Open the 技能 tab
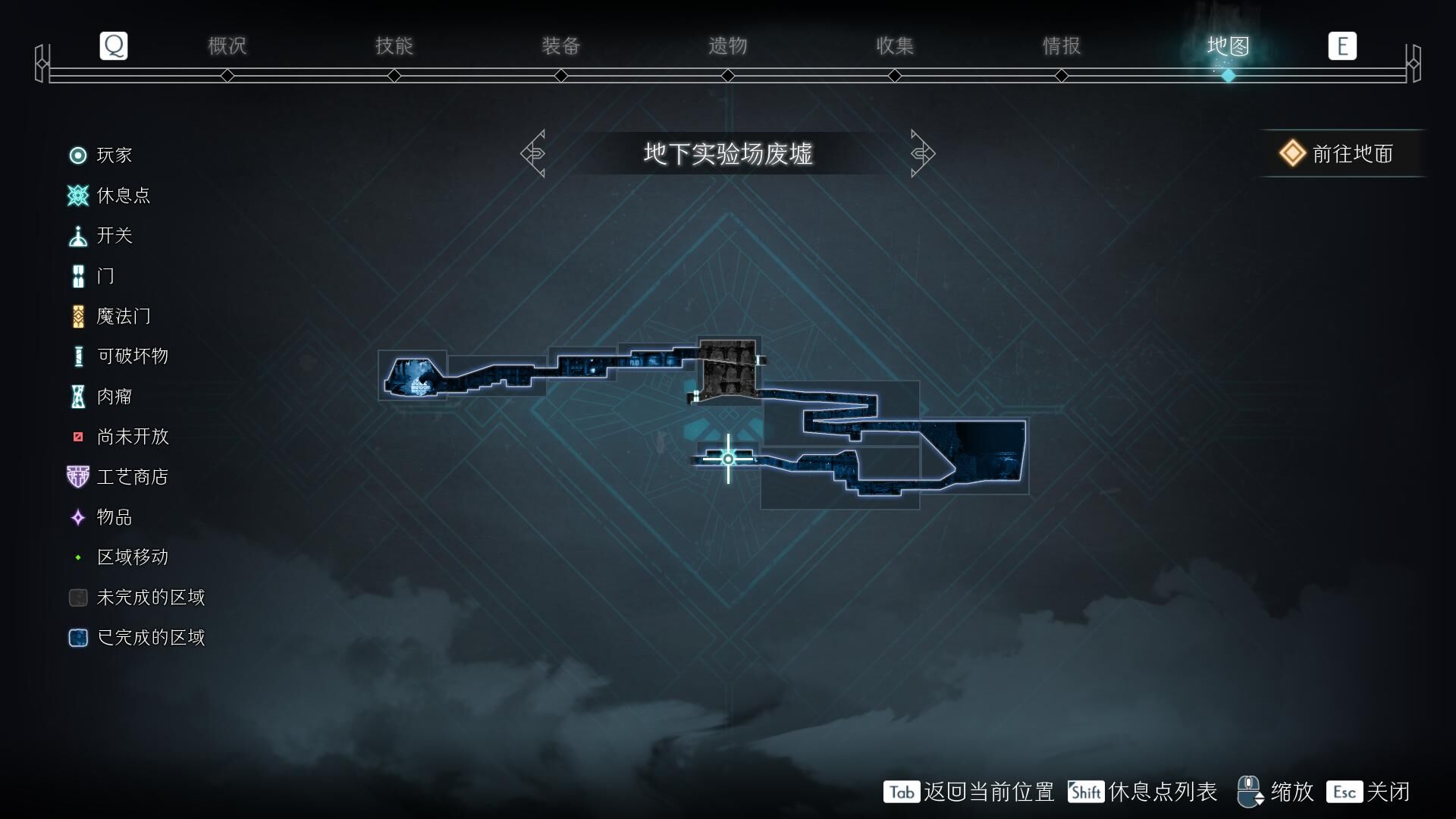Image resolution: width=1456 pixels, height=819 pixels. (x=394, y=46)
